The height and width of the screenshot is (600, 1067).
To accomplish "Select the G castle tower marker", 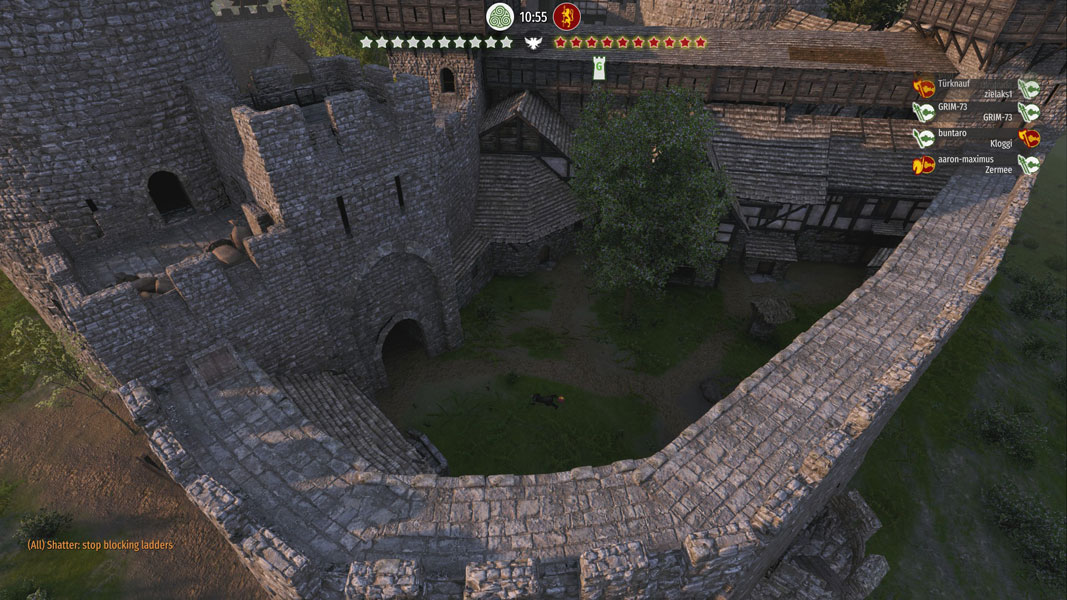I will pos(599,68).
